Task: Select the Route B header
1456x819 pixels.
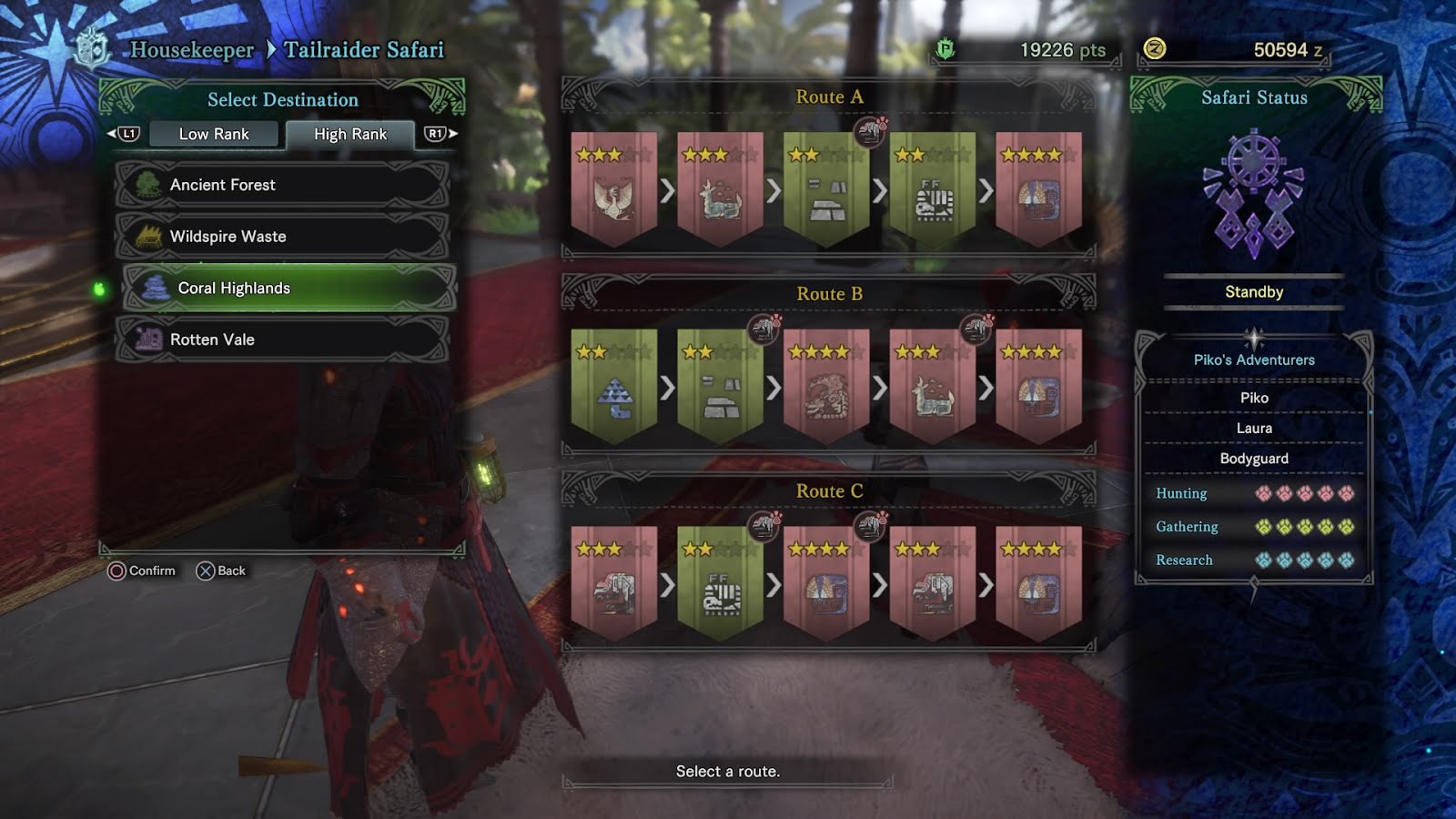Action: (829, 294)
